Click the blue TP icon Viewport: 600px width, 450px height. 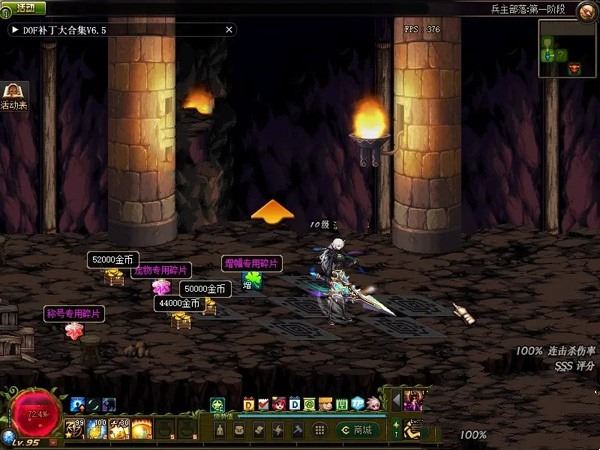coord(357,404)
